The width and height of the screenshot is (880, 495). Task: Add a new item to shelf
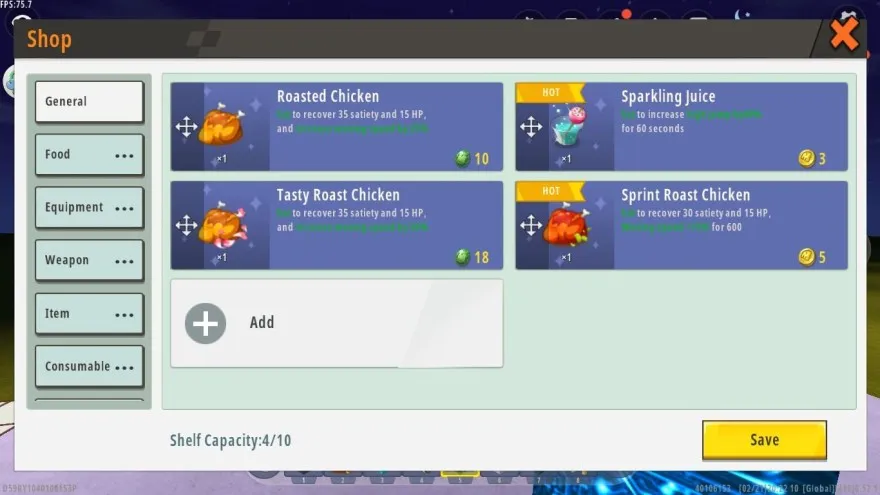tap(336, 323)
